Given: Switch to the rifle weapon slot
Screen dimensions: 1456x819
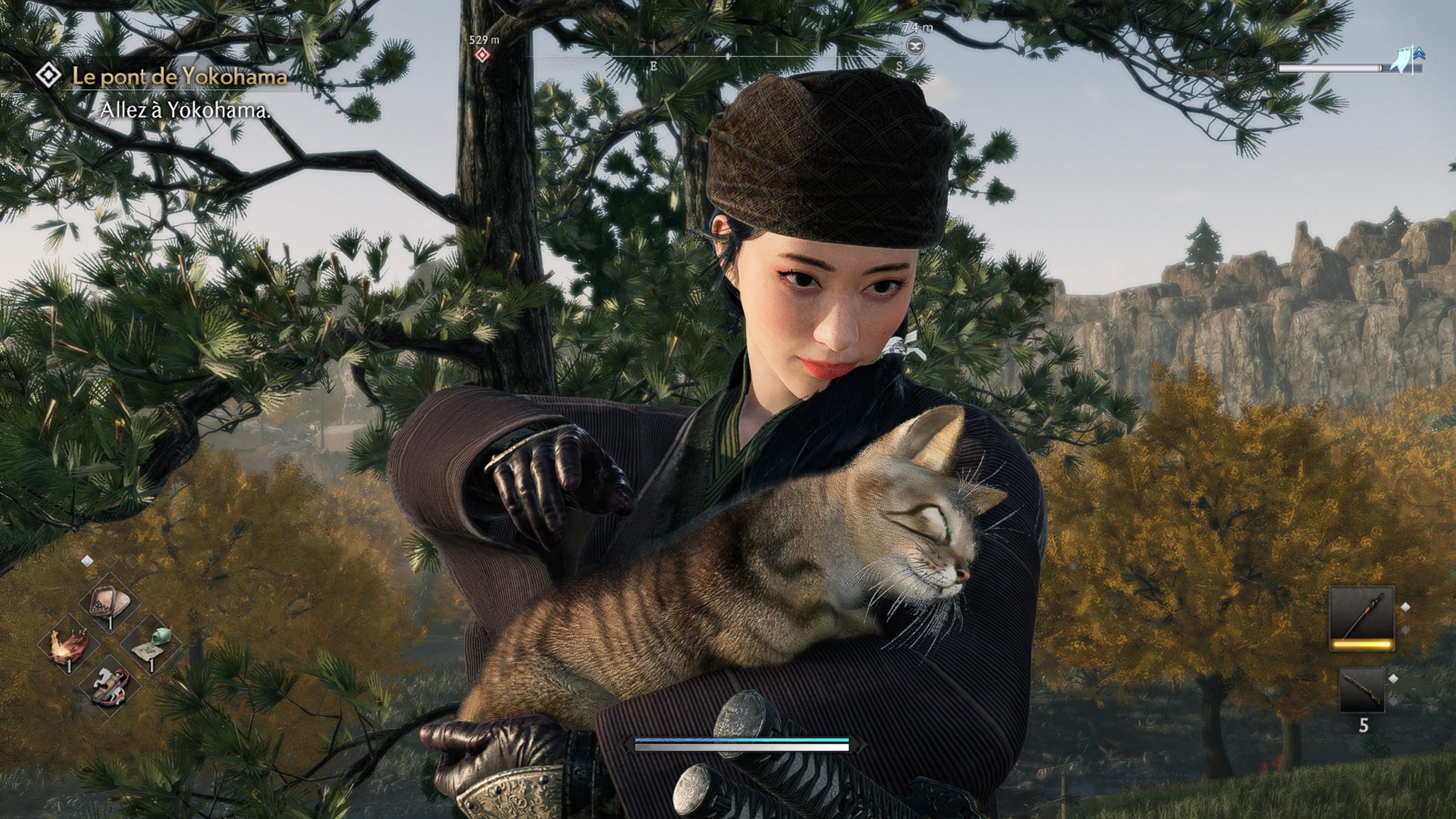Looking at the screenshot, I should [1361, 690].
